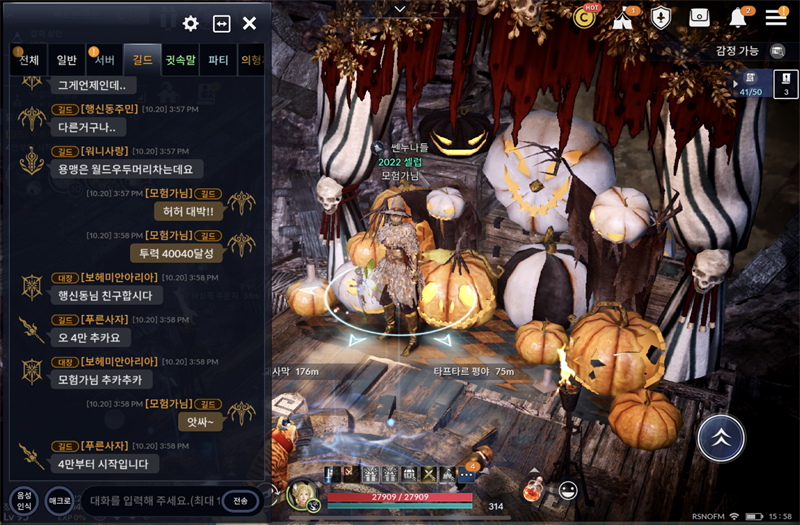This screenshot has height=525, width=800.
Task: Open the main hamburger menu
Action: [776, 18]
